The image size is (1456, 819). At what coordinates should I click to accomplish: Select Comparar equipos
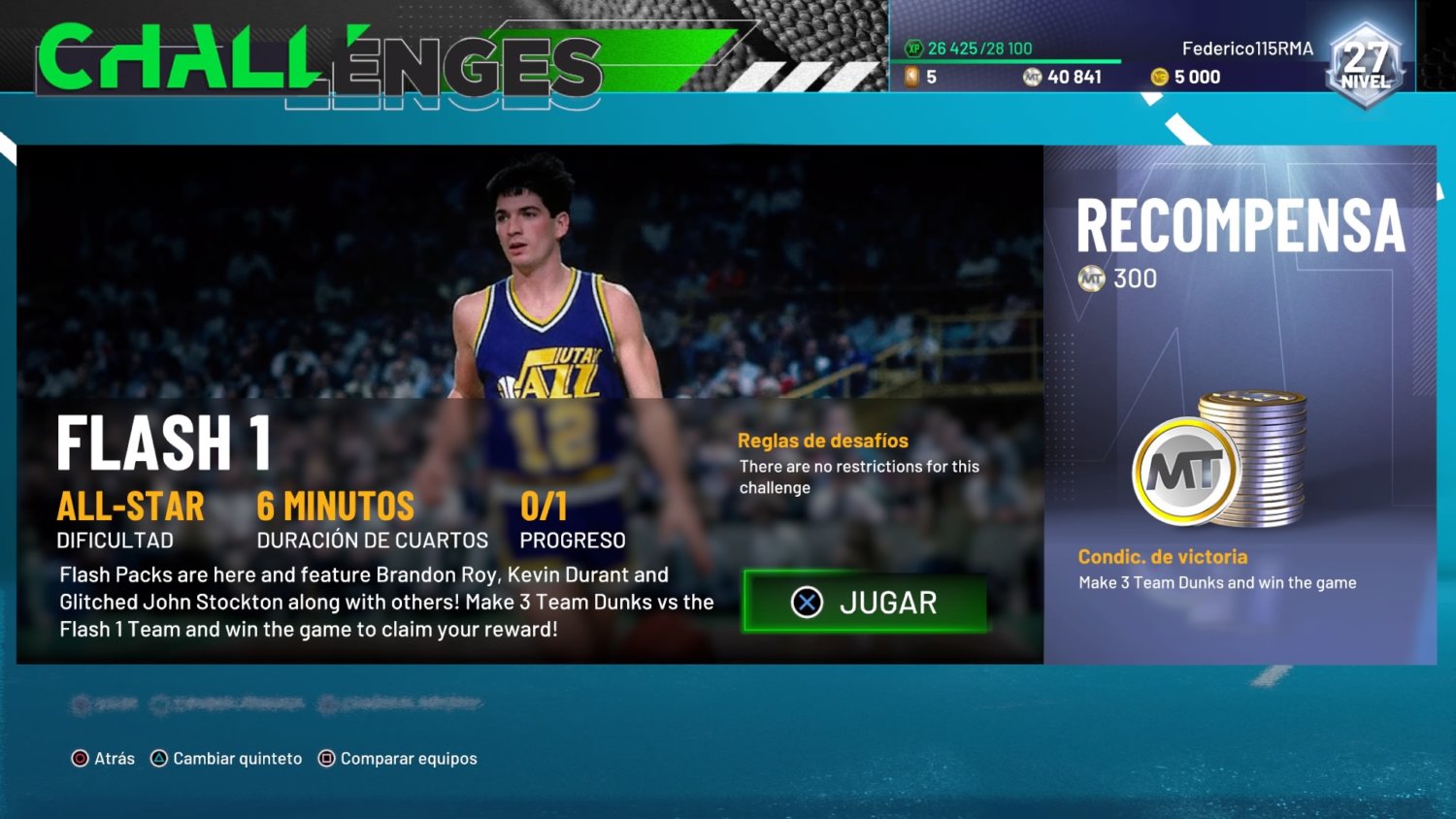408,758
